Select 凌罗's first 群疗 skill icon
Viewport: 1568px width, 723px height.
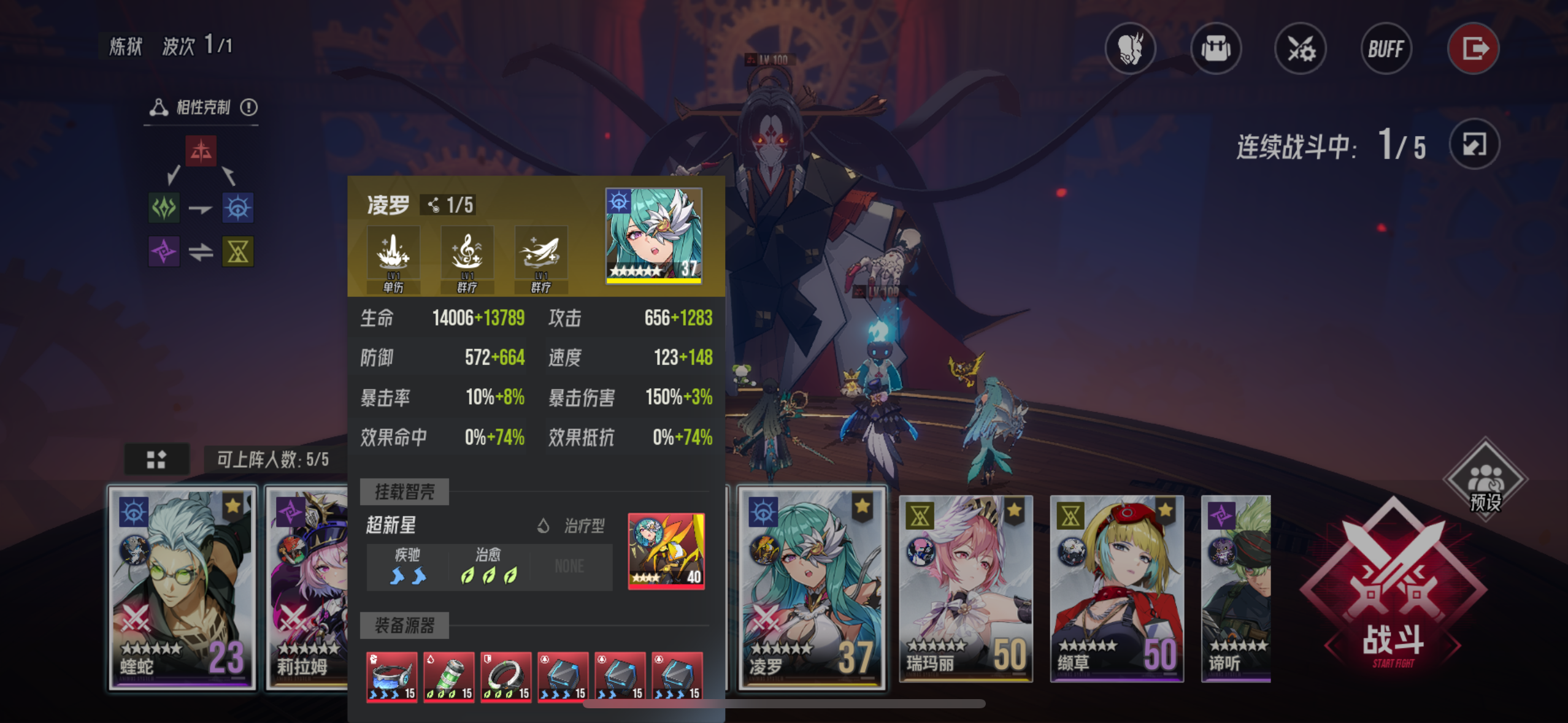pos(467,253)
